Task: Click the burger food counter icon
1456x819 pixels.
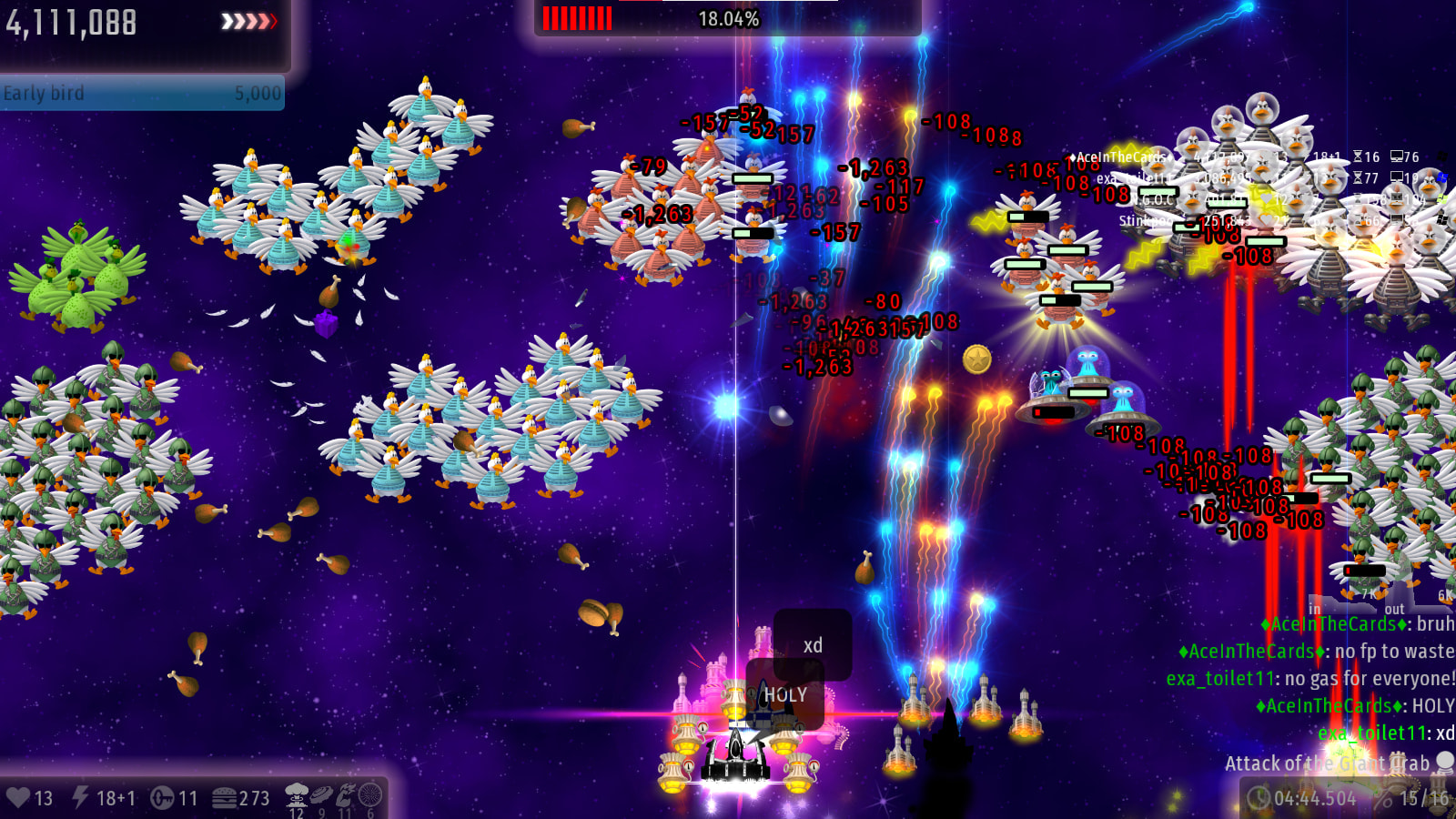Action: (225, 798)
